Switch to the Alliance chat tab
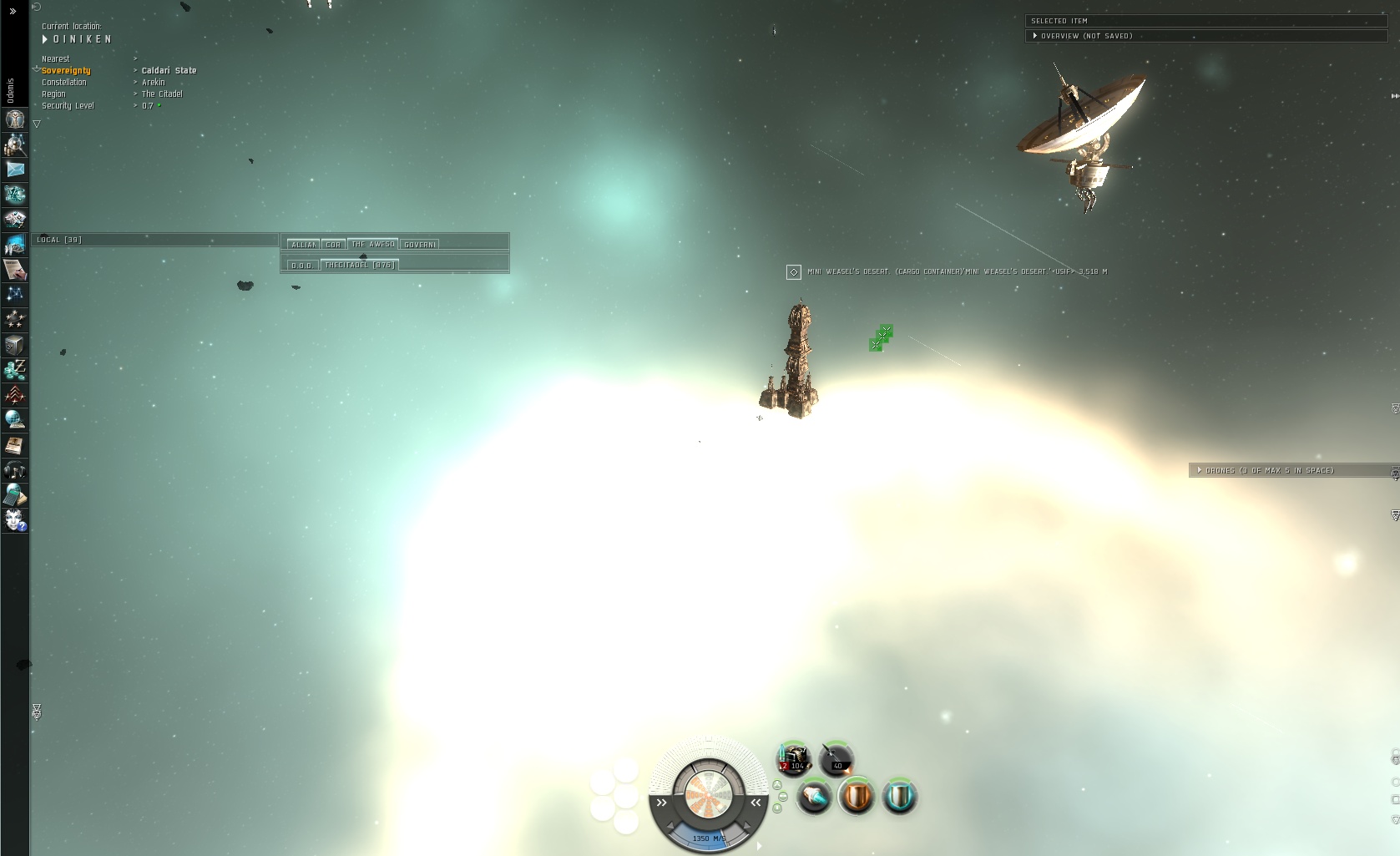Viewport: 1400px width, 856px height. click(x=303, y=245)
